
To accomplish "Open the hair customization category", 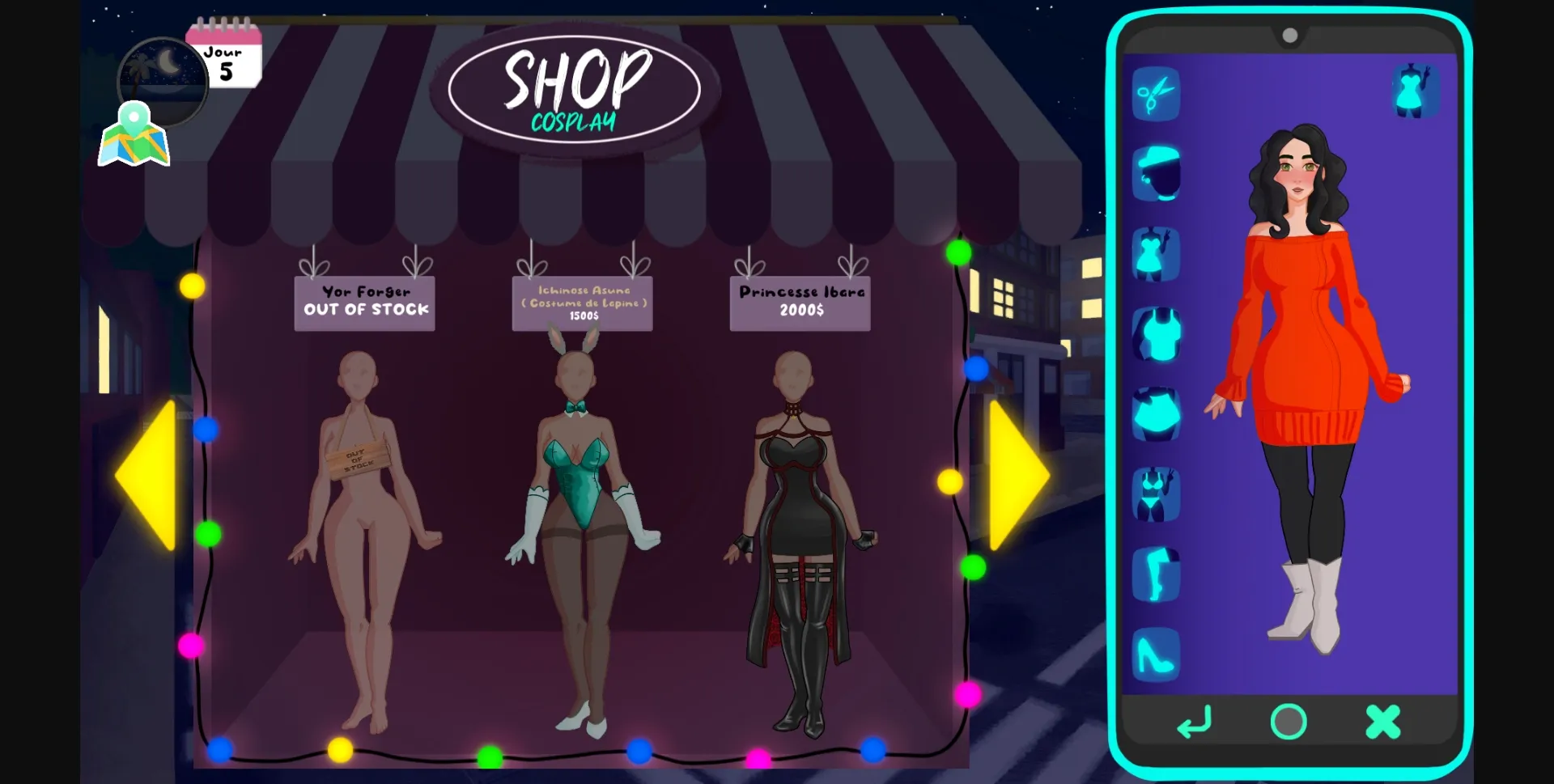I will tap(1156, 172).
